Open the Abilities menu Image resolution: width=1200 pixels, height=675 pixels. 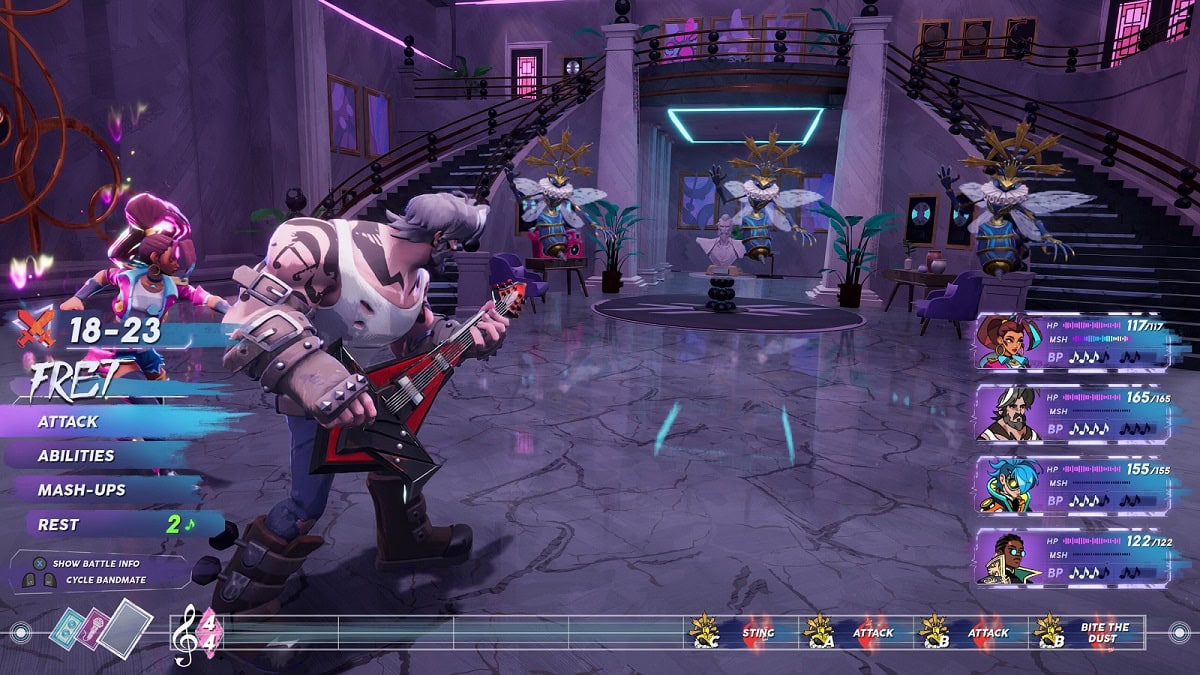(77, 456)
